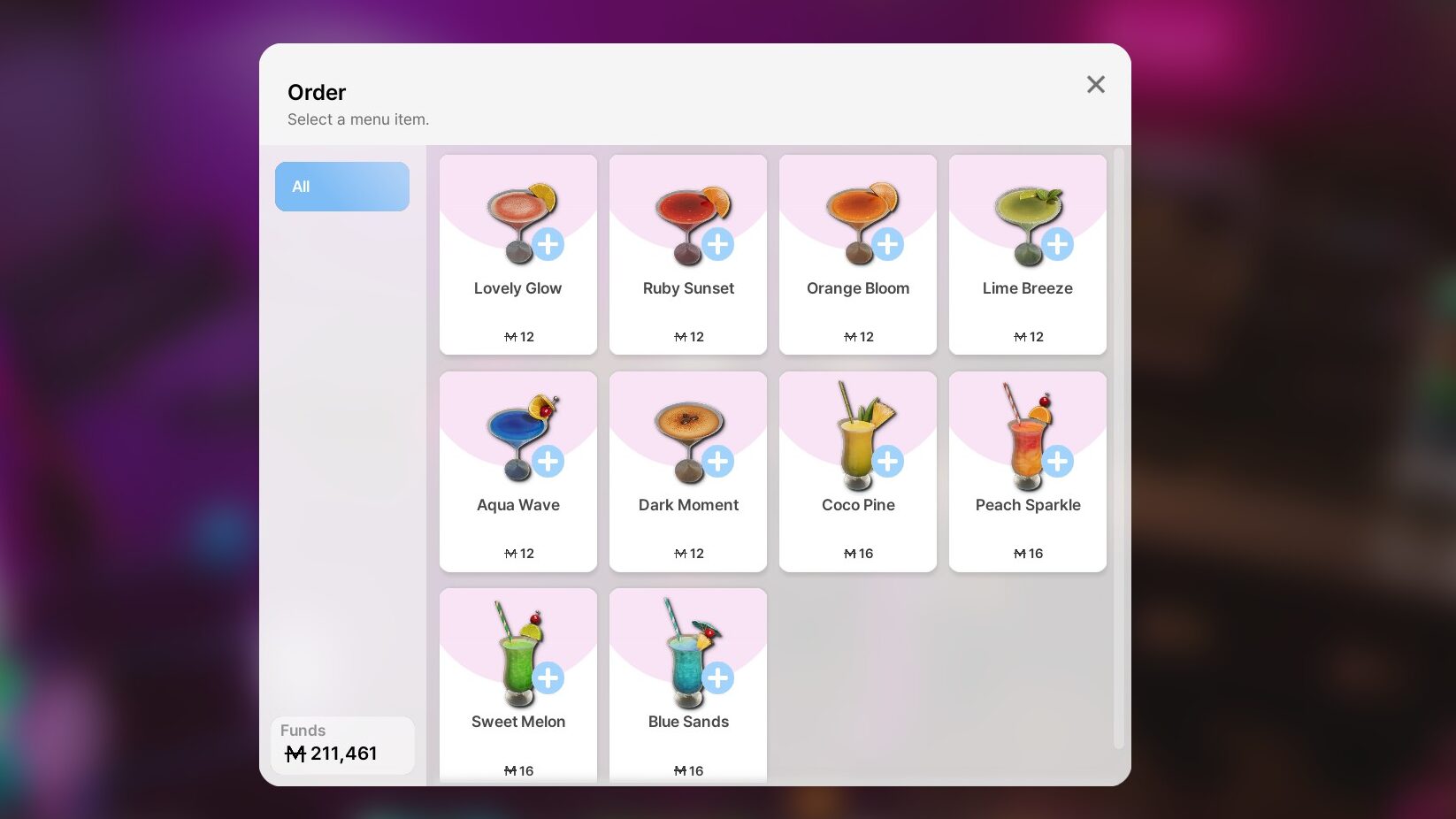Pick the Peach Sparkle cocktail
Image resolution: width=1456 pixels, height=819 pixels.
[x=1028, y=471]
